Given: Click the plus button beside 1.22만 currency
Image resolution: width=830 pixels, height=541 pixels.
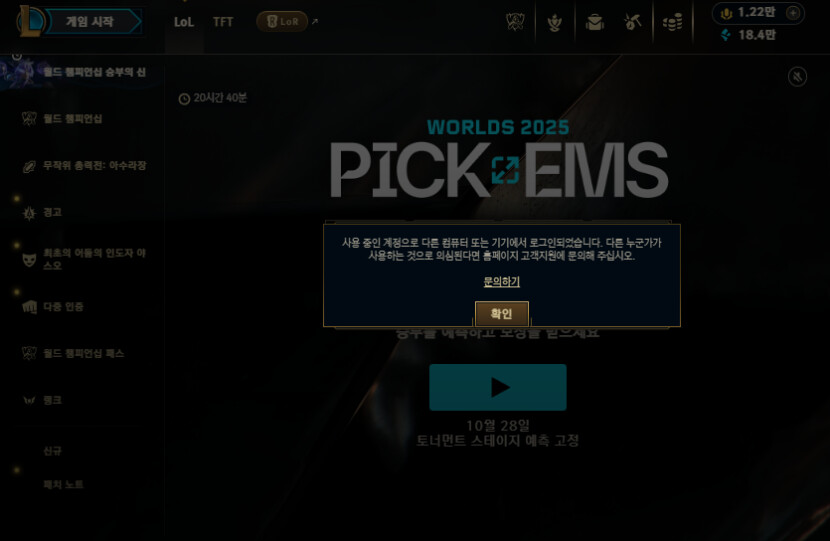Looking at the screenshot, I should pyautogui.click(x=793, y=13).
